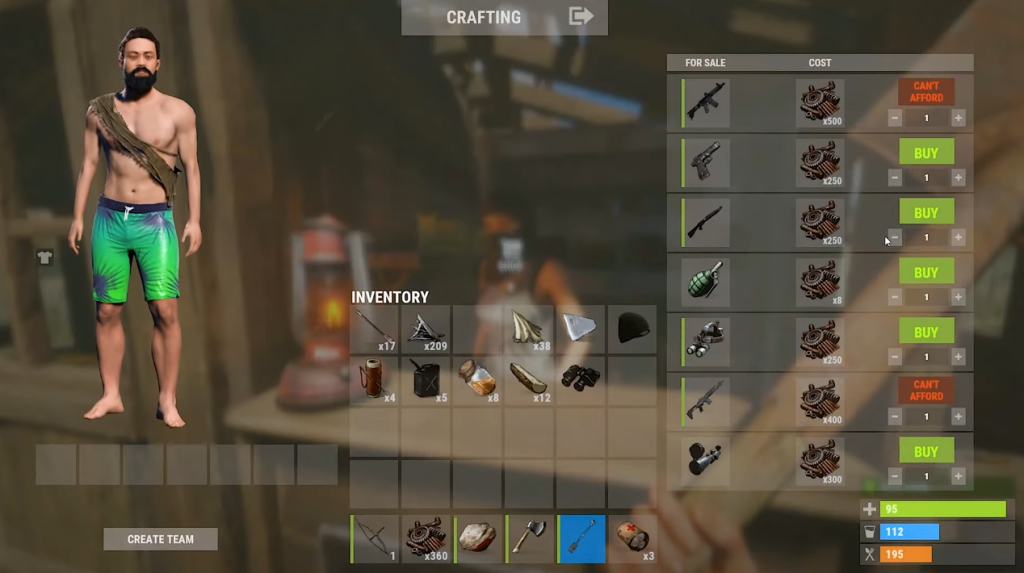Open the Crafting menu
The image size is (1024, 573).
click(504, 17)
